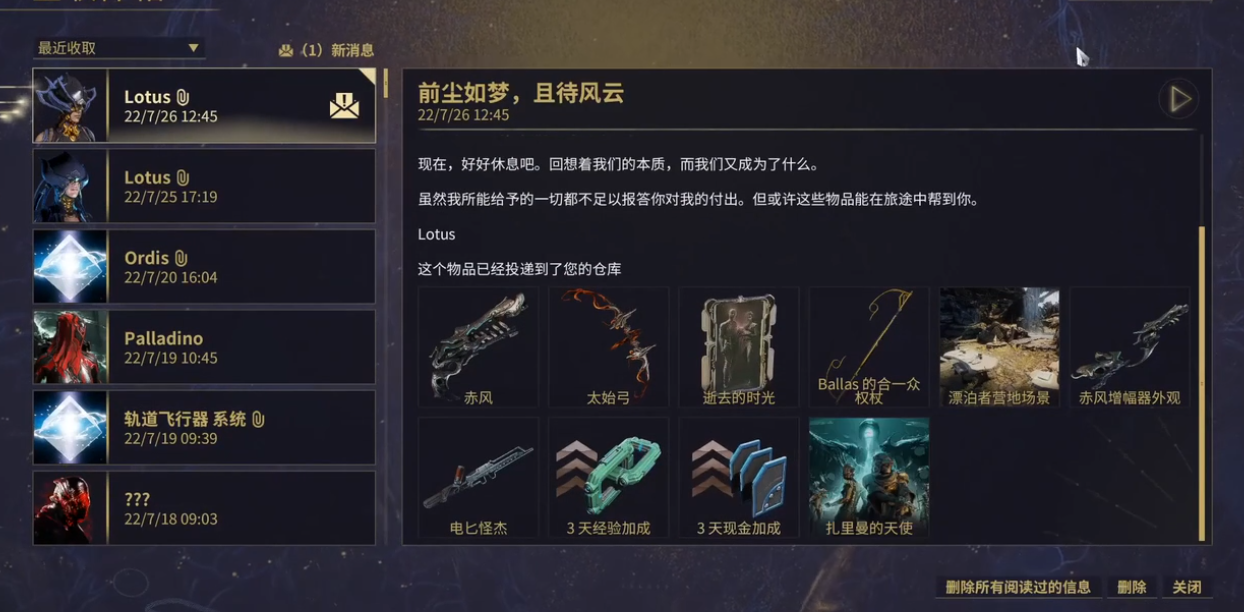Choose the 逝去的时光 item
This screenshot has width=1244, height=612.
tap(739, 347)
